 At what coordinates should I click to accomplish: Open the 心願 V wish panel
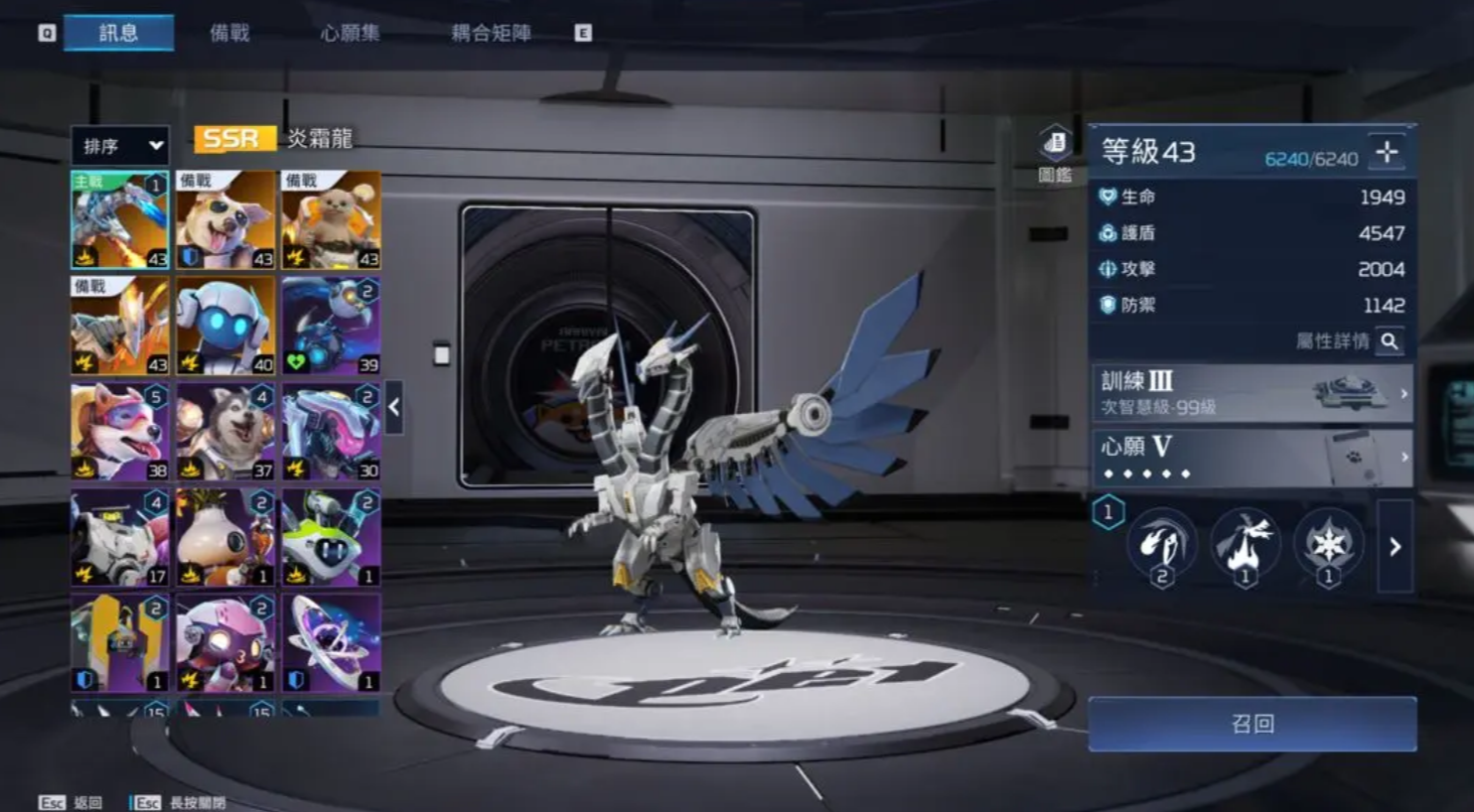1252,458
